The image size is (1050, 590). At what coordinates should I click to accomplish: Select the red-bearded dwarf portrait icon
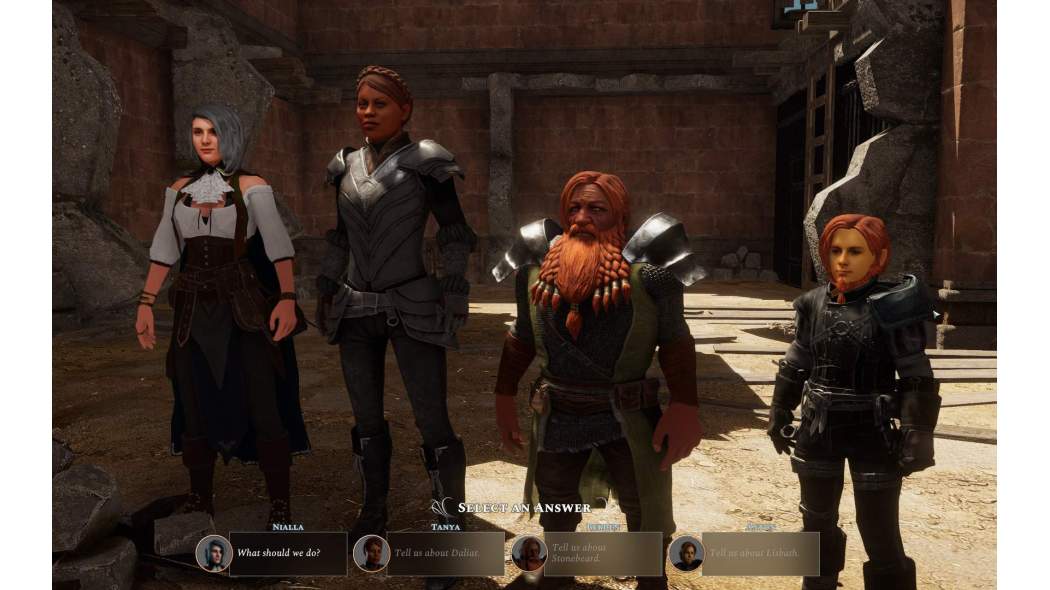coord(528,553)
